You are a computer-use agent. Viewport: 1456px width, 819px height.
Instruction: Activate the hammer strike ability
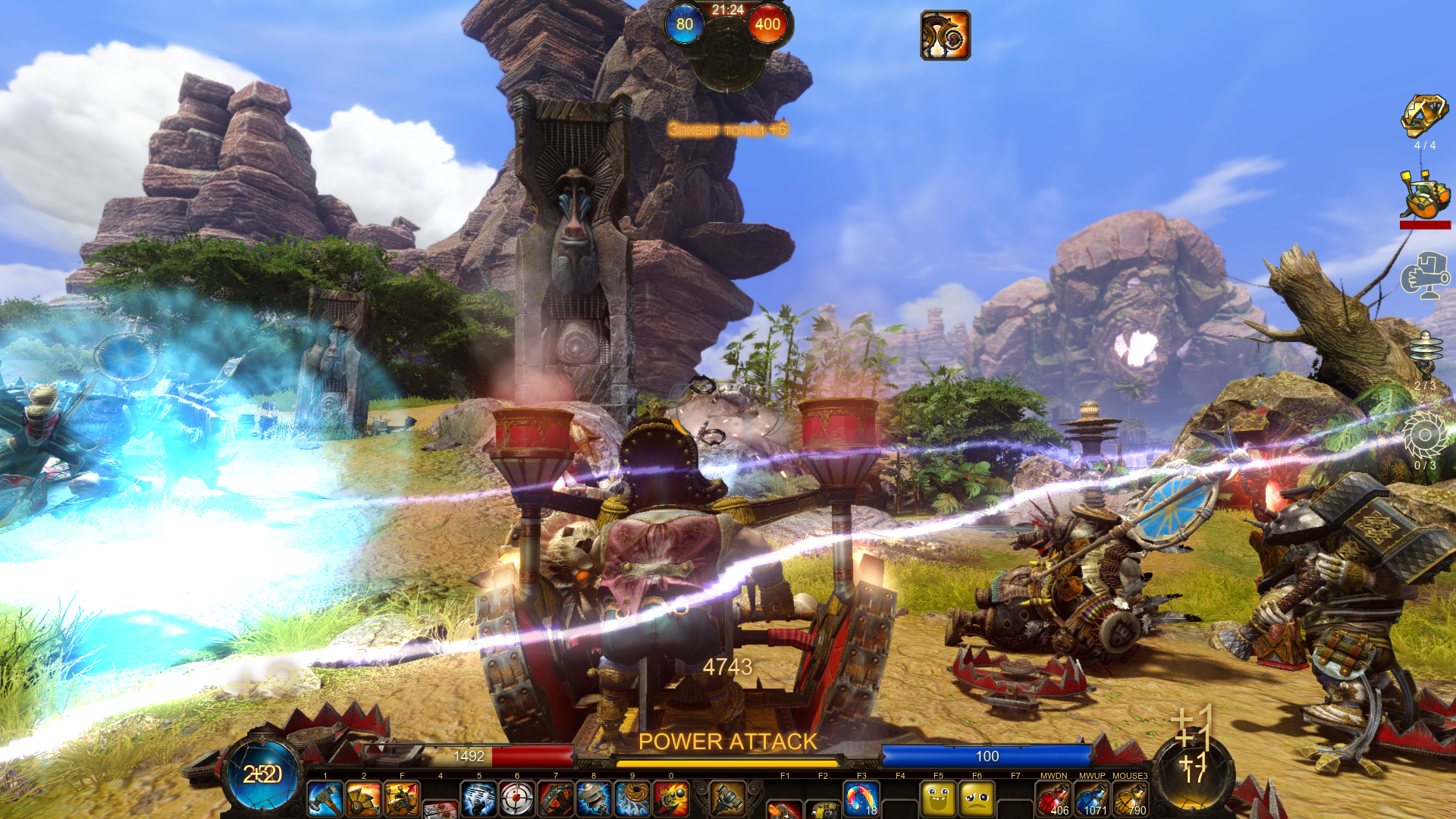coord(325,799)
